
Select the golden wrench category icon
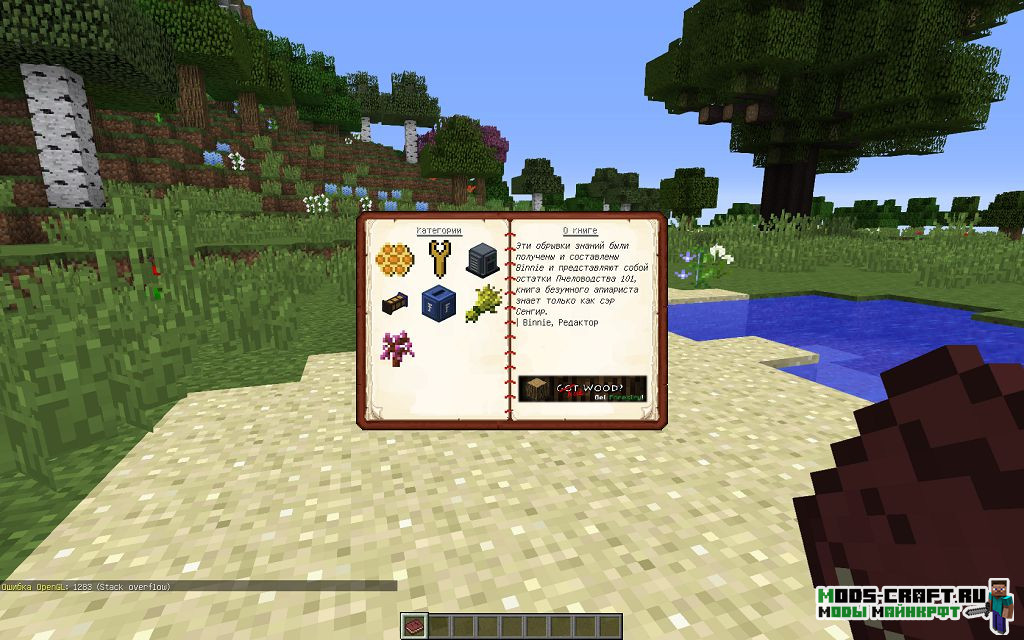coord(437,260)
